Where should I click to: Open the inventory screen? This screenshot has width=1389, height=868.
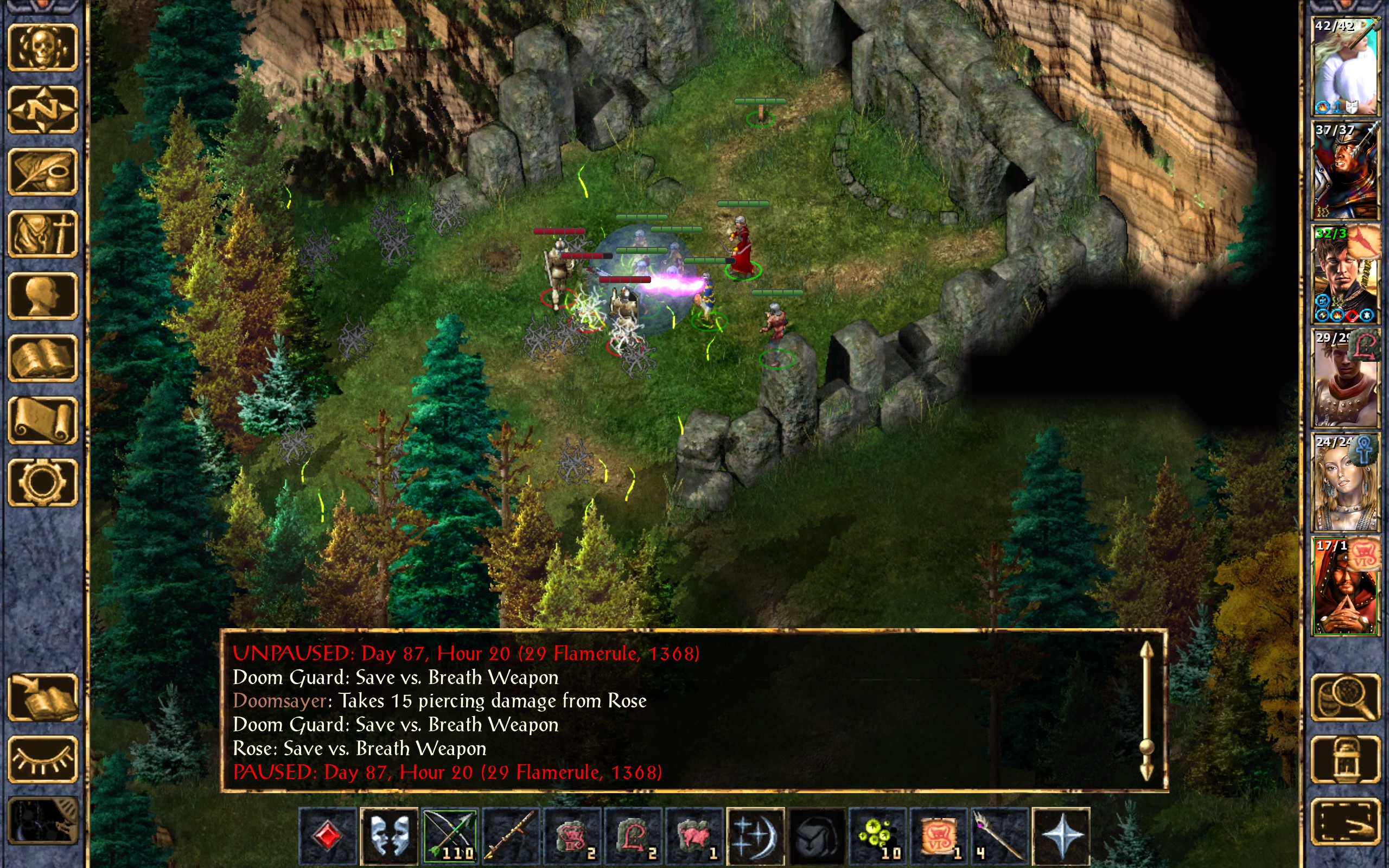click(x=42, y=234)
